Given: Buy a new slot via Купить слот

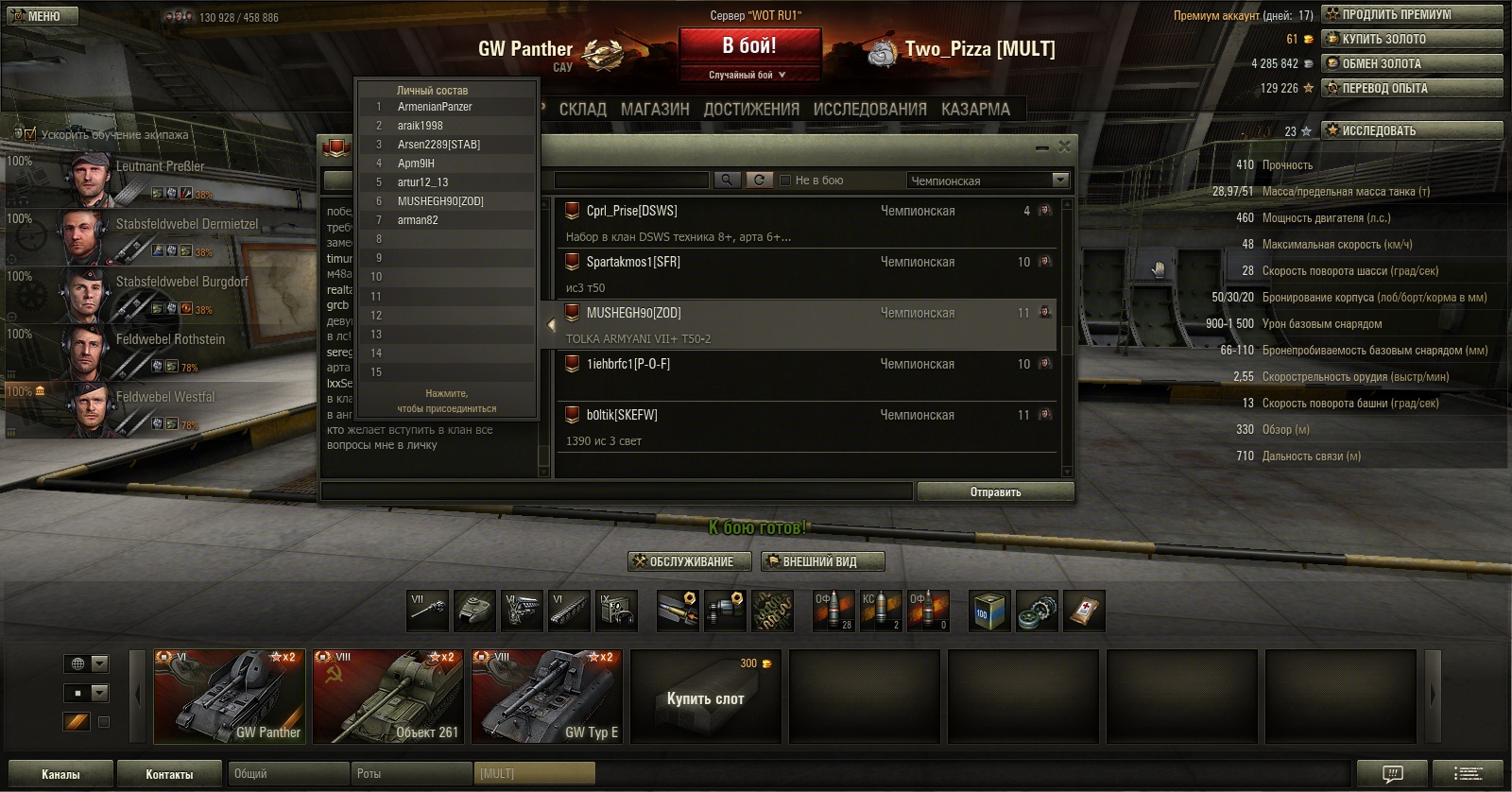Looking at the screenshot, I should coord(705,697).
